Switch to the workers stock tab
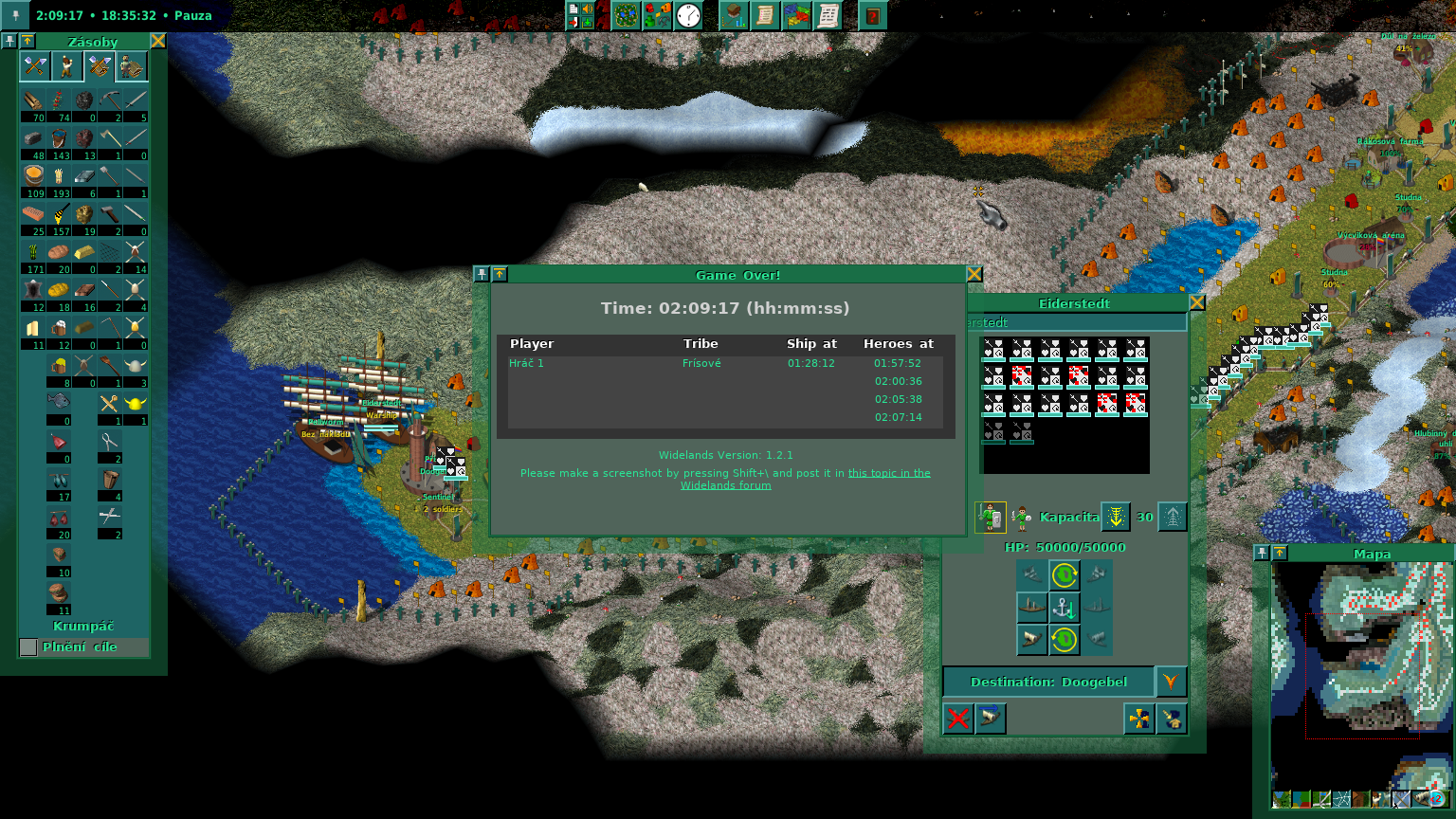This screenshot has width=1456, height=819. click(x=67, y=66)
